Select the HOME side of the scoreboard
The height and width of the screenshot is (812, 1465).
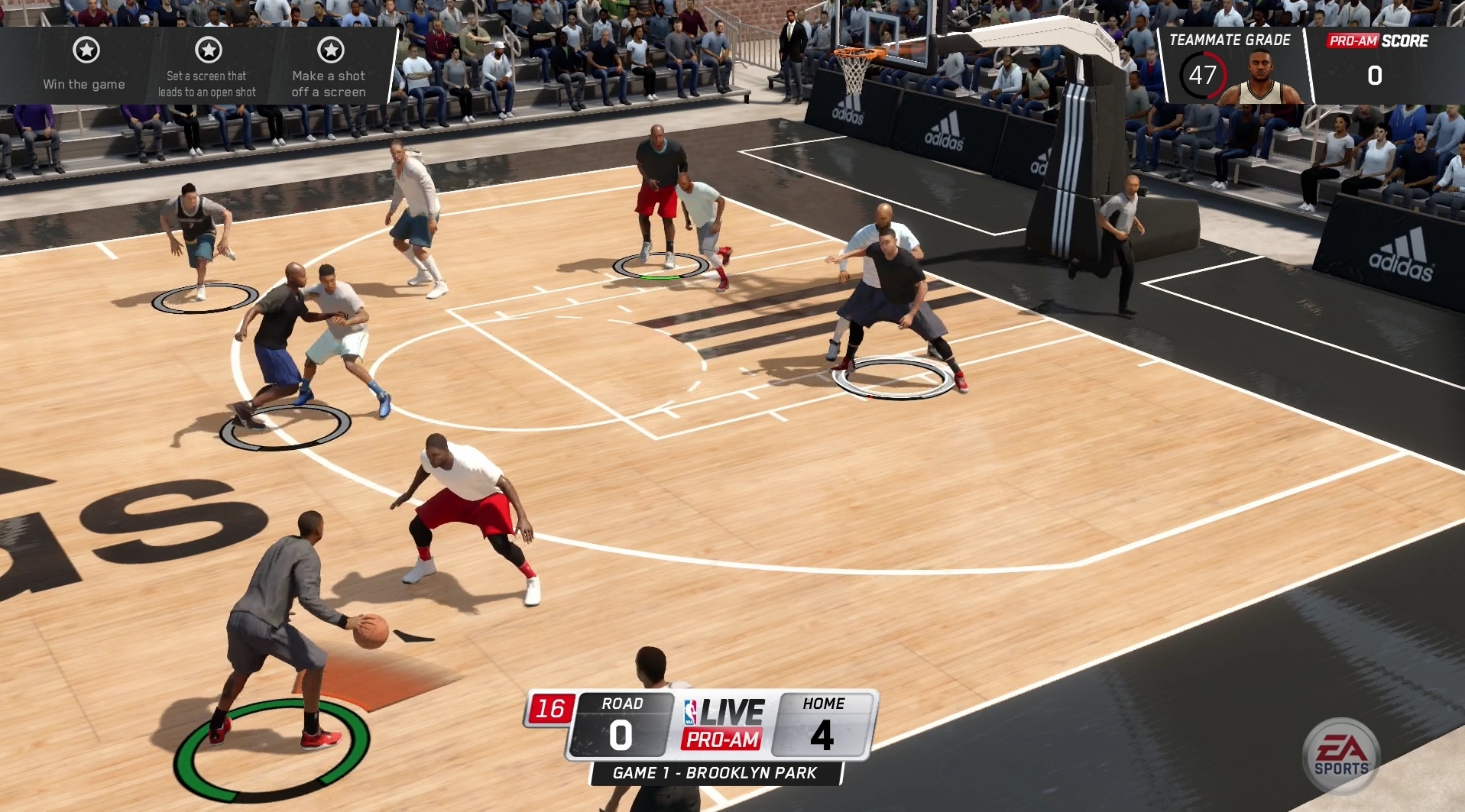pos(824,722)
